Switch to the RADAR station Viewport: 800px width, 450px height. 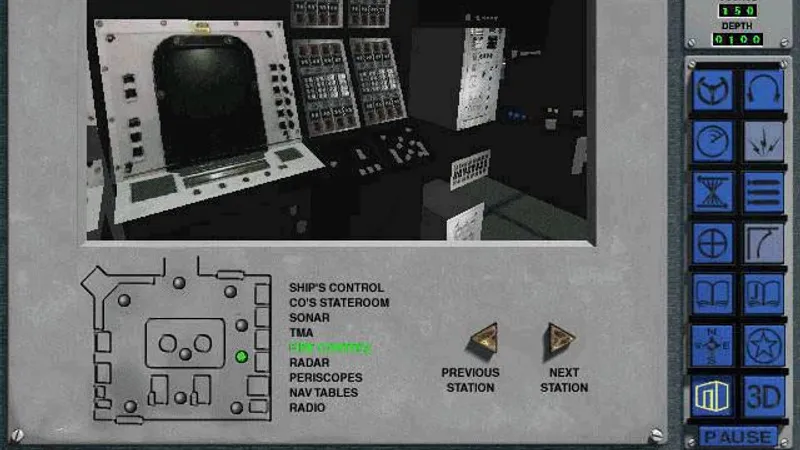click(x=309, y=363)
